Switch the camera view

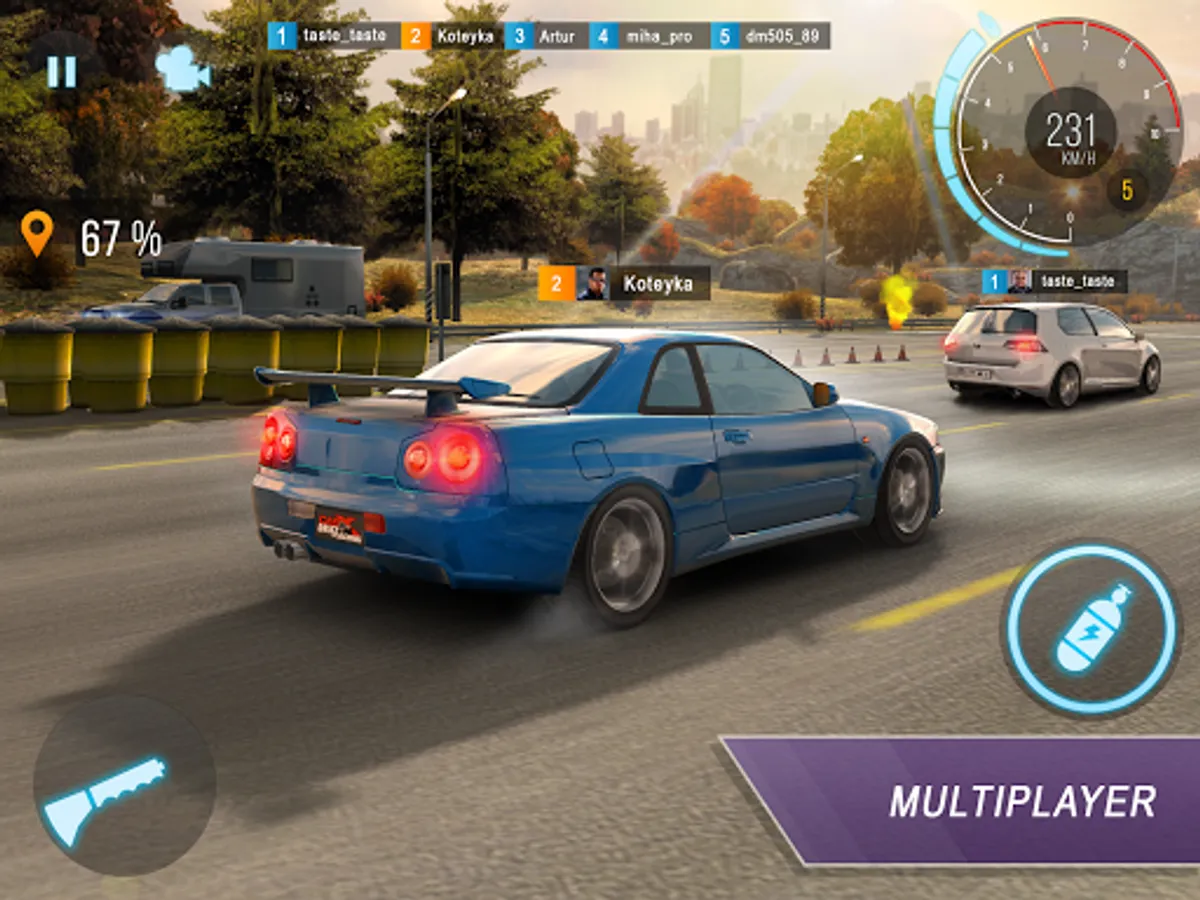coord(182,70)
